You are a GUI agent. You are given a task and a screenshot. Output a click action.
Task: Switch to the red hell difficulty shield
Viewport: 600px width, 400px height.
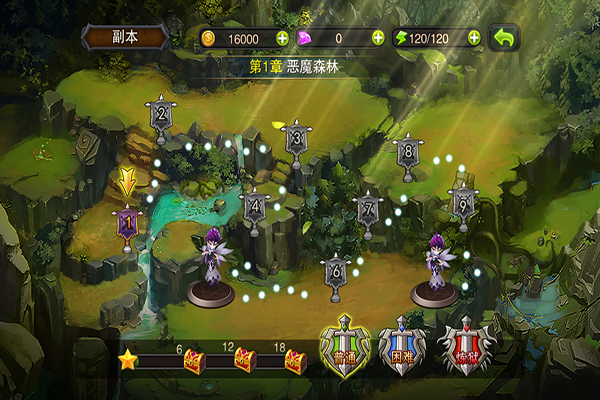(x=463, y=351)
